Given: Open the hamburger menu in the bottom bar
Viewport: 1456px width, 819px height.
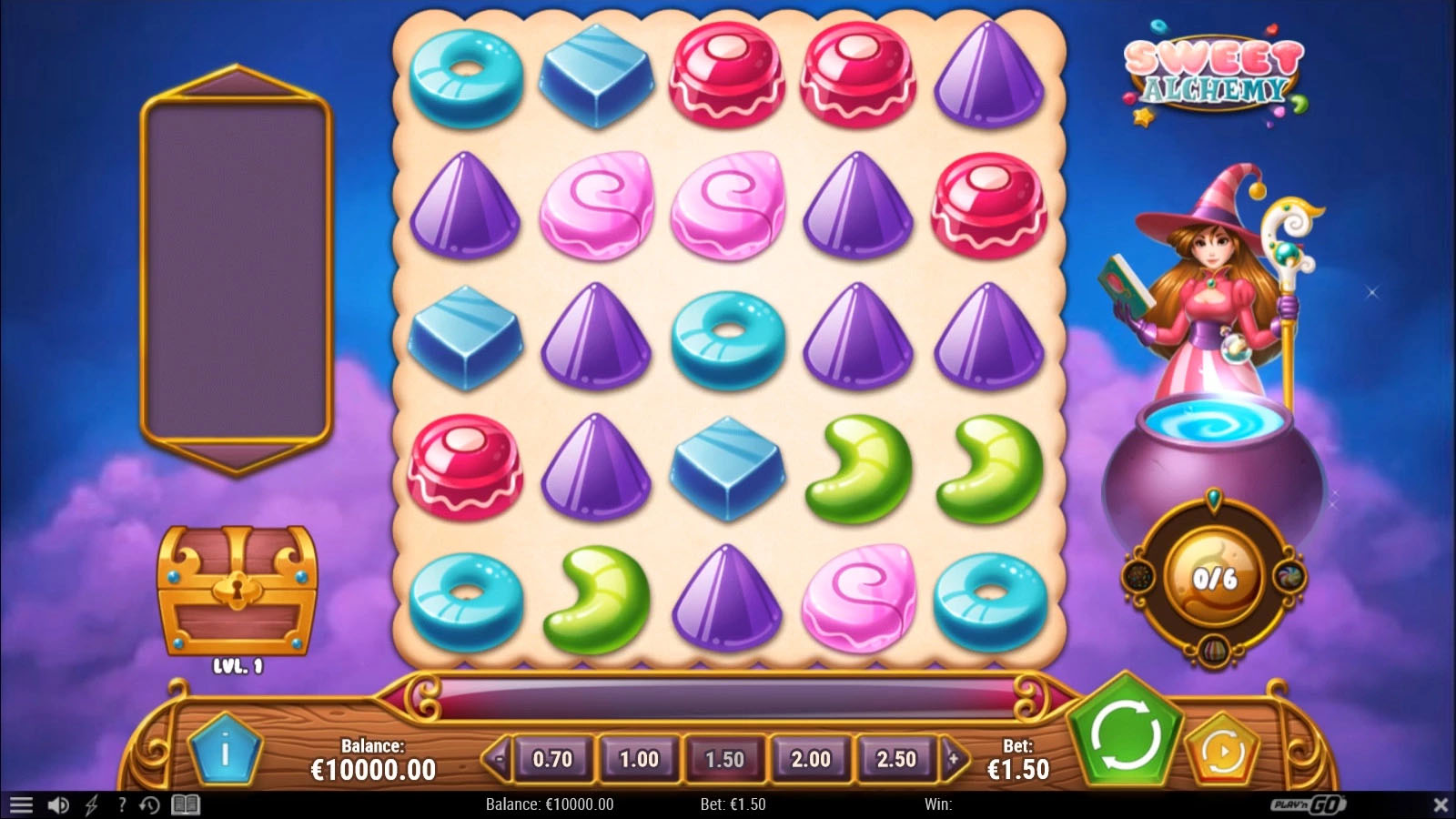Looking at the screenshot, I should tap(21, 804).
